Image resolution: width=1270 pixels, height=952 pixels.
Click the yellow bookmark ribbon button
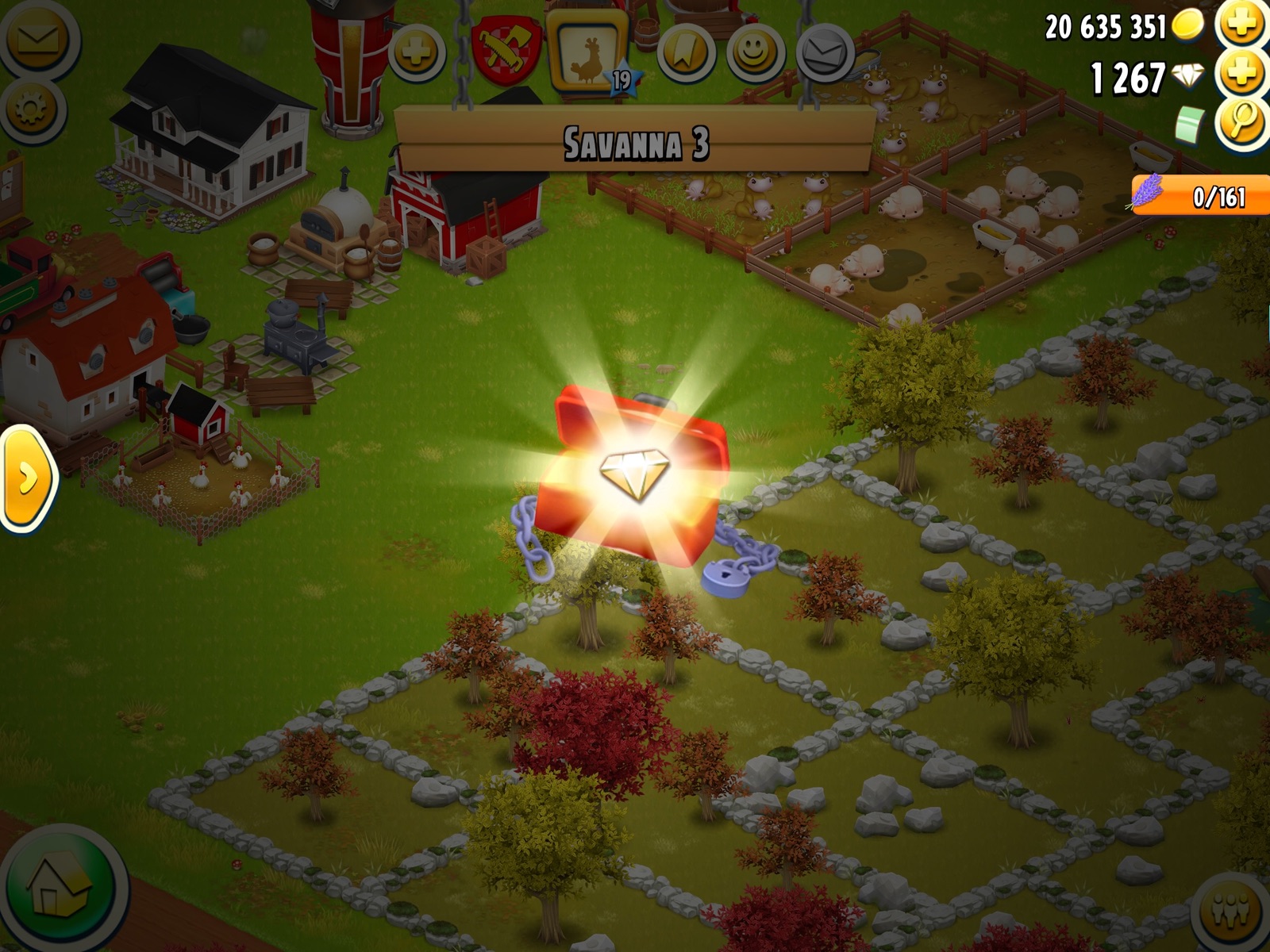click(685, 52)
